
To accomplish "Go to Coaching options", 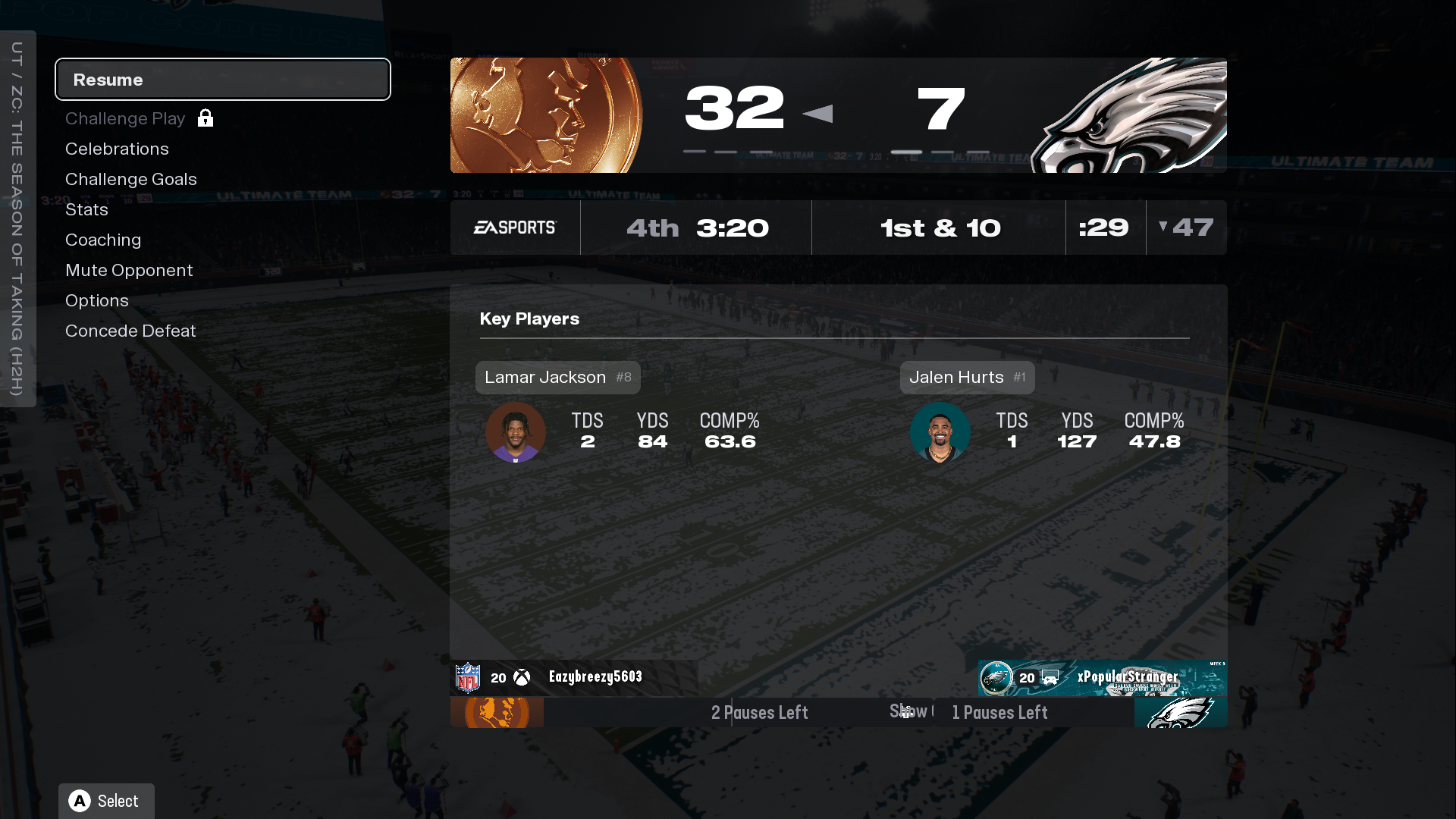I will tap(103, 240).
